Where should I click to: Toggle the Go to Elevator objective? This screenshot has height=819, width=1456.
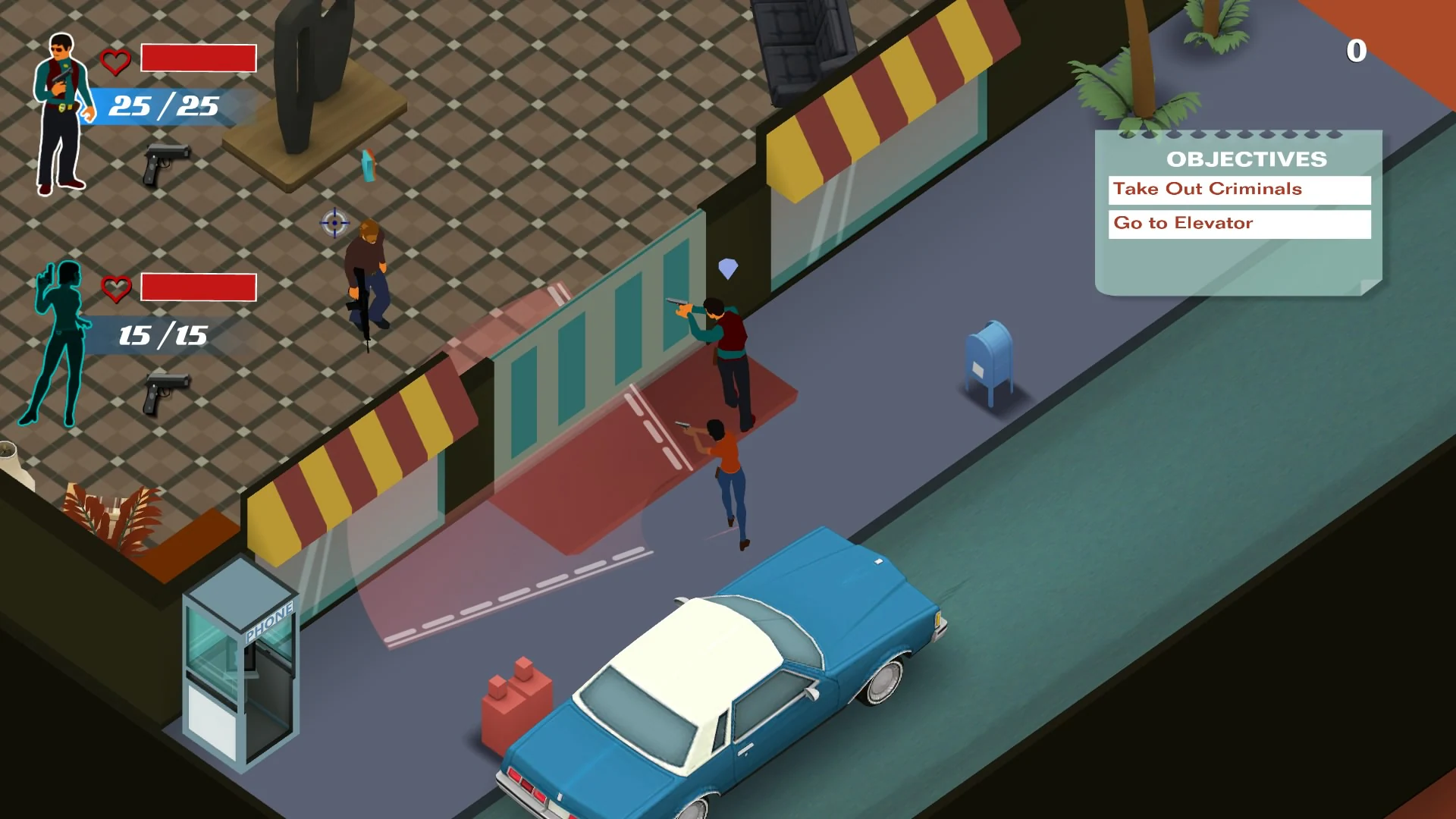click(x=1239, y=223)
